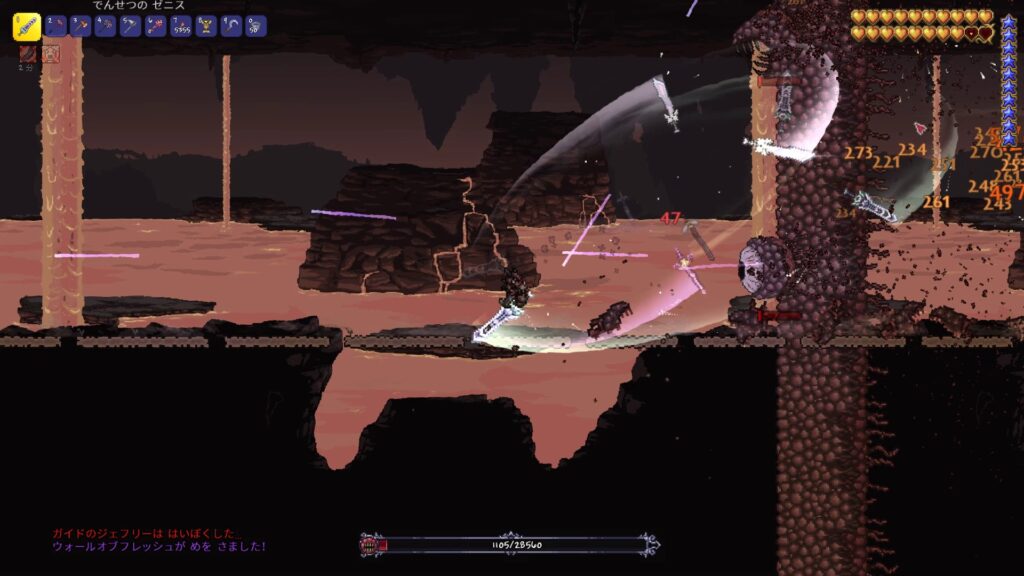
Task: Select the slot 0 item stacked 50
Action: [x=255, y=26]
